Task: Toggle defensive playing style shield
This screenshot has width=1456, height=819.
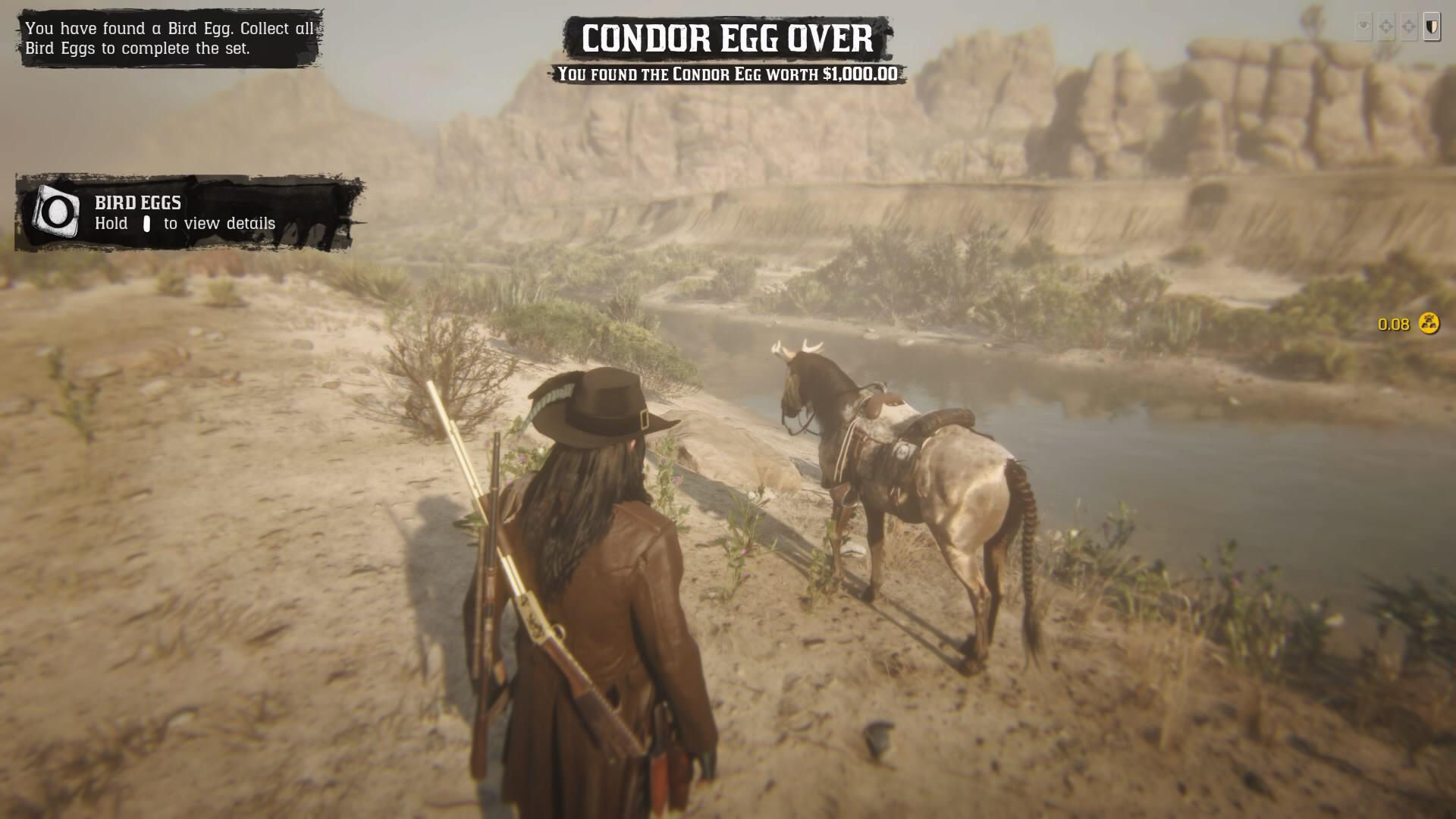Action: click(x=1432, y=26)
